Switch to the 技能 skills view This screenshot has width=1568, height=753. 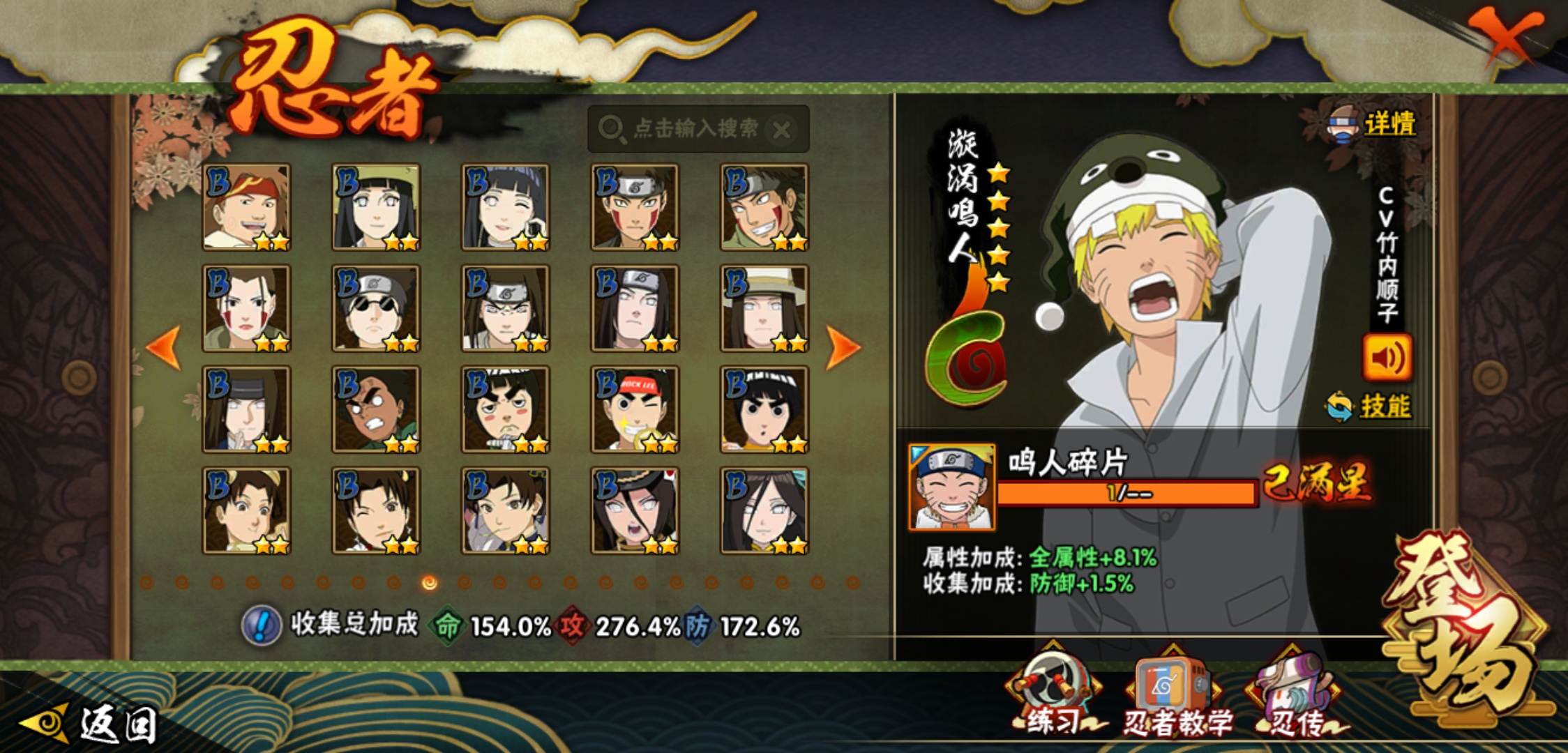pyautogui.click(x=1370, y=406)
